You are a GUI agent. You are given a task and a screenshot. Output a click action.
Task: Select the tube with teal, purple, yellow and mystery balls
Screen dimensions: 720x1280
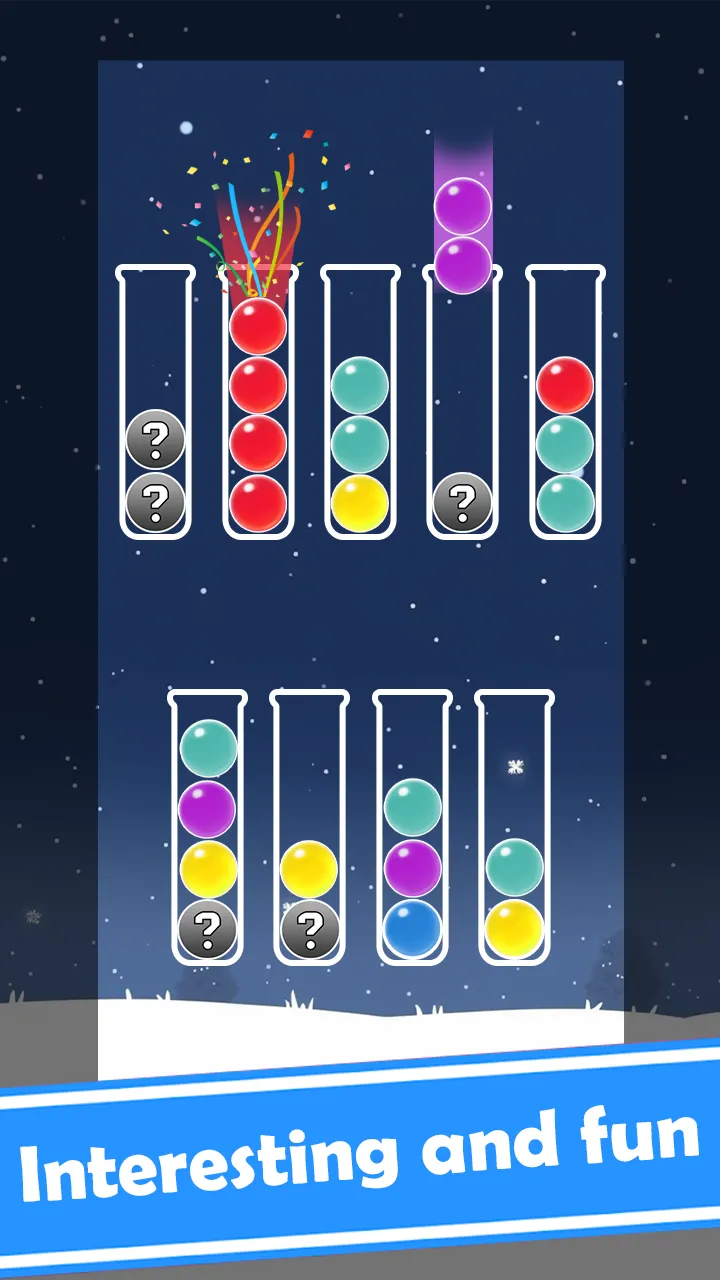click(x=208, y=827)
